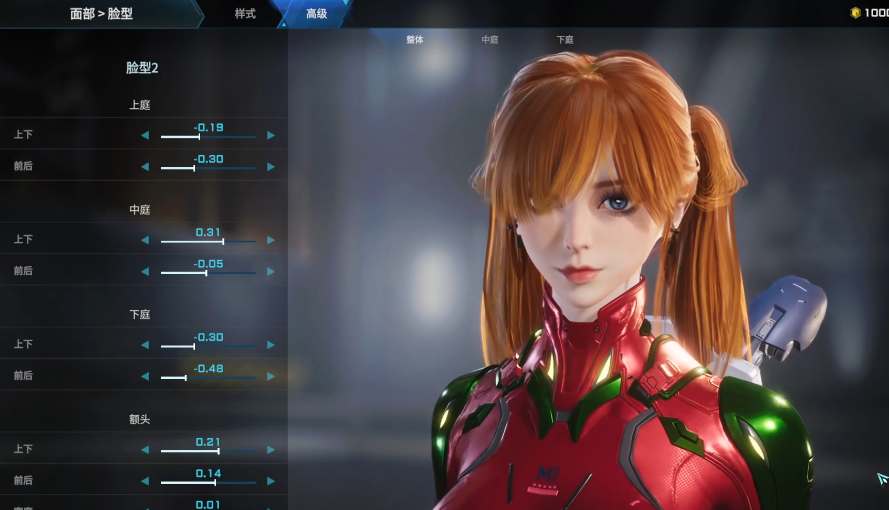Screen dimensions: 889x510
Task: Switch to the 下庭 sub-tab above the character
Action: tap(565, 40)
